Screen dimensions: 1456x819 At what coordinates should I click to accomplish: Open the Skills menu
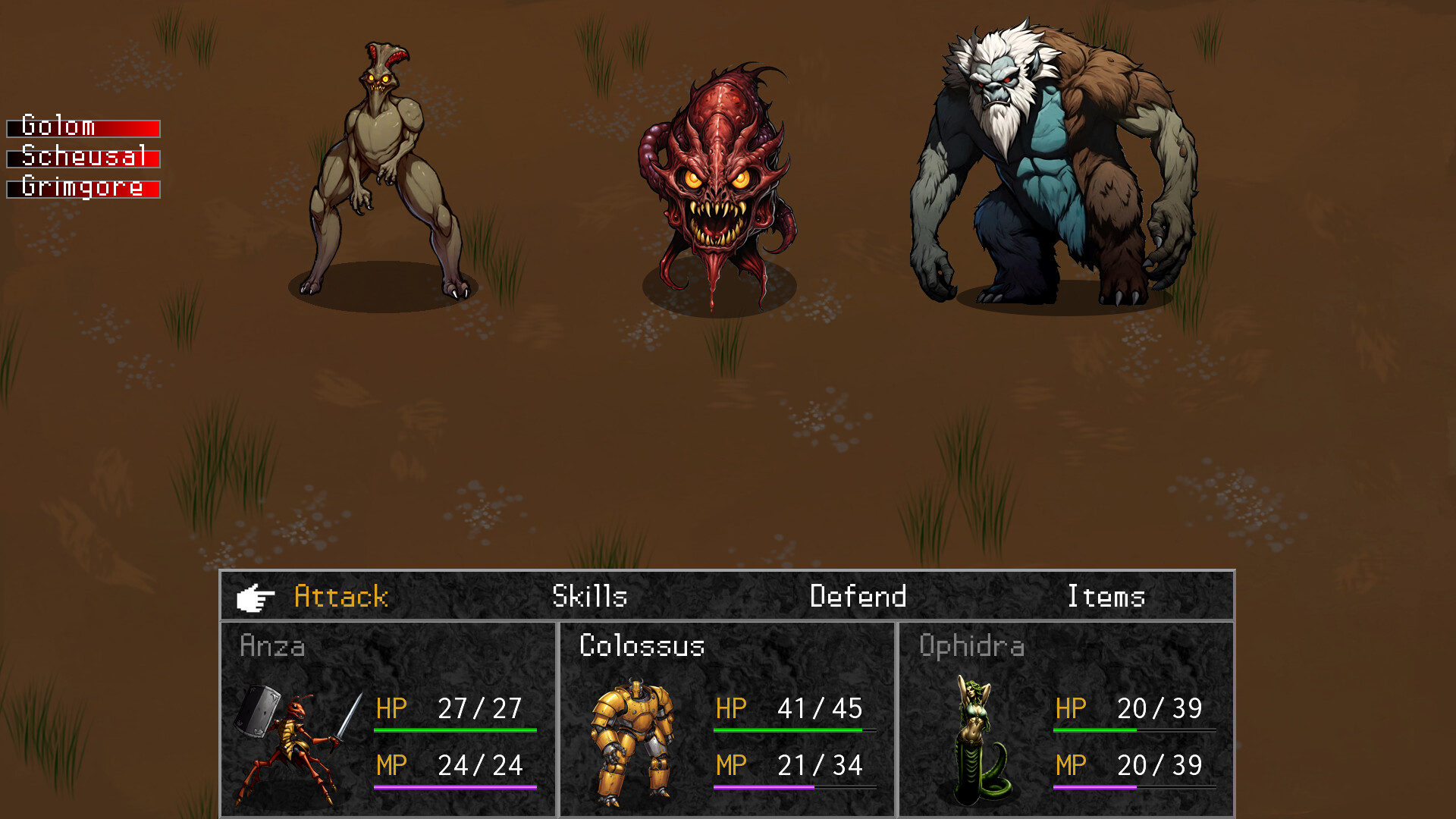point(590,597)
